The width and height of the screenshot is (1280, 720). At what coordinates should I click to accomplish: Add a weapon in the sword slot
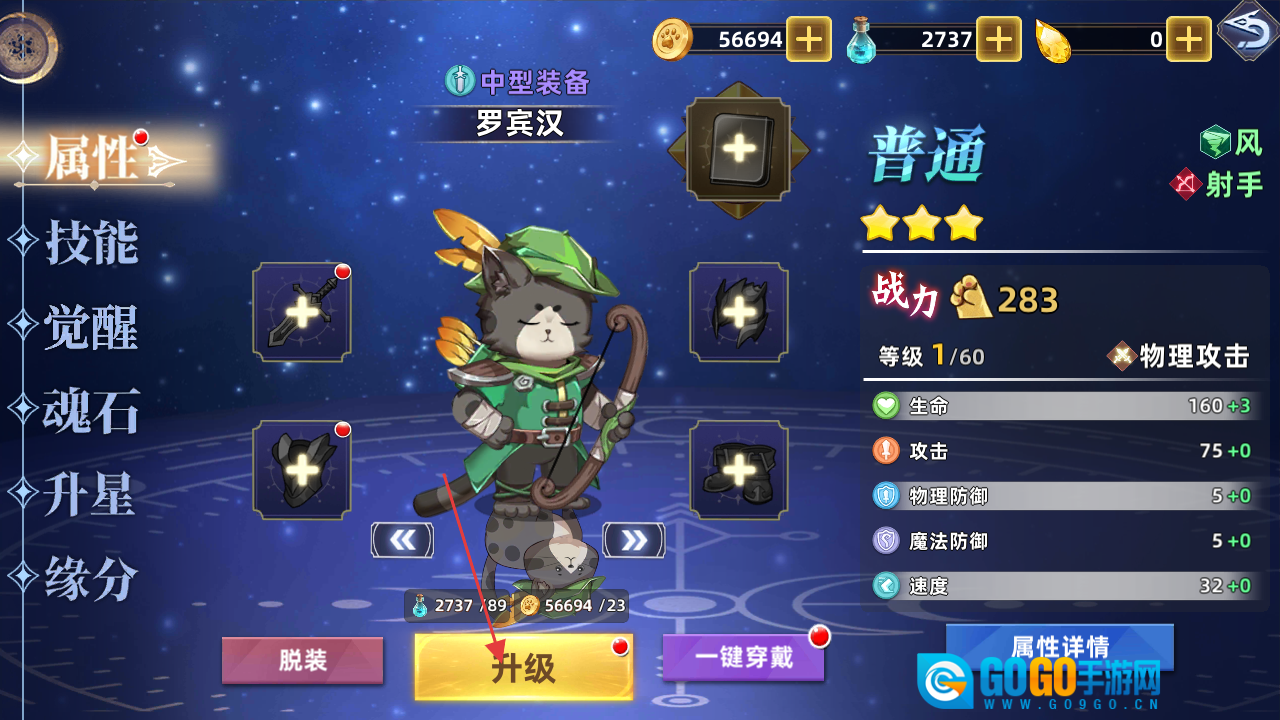(x=302, y=312)
